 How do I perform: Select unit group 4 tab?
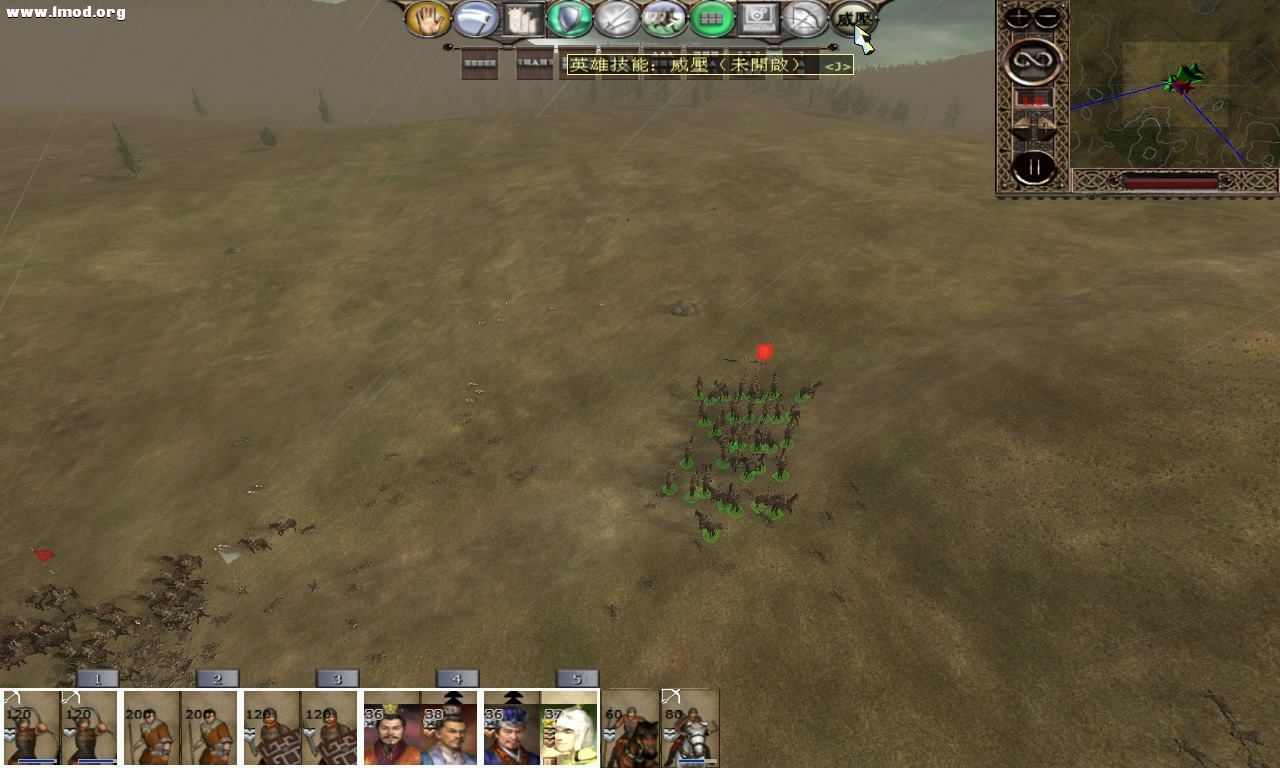457,678
